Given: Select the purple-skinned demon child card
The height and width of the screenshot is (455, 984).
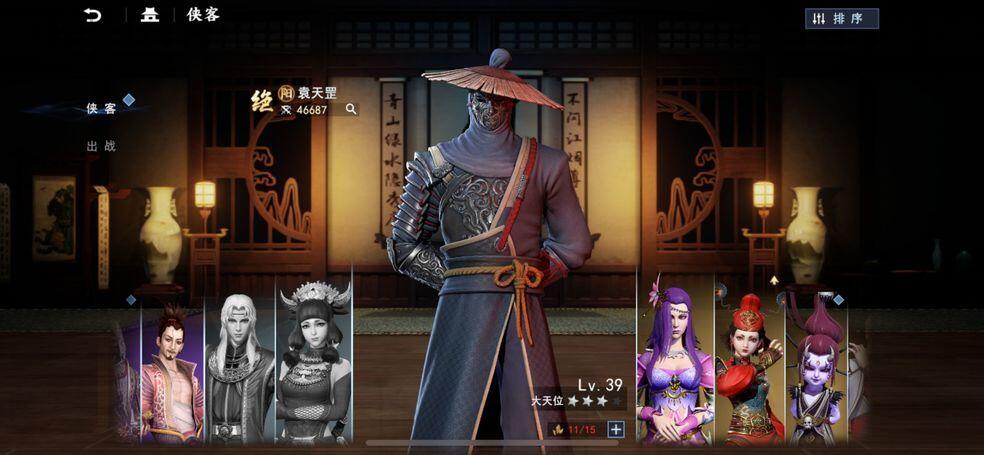Looking at the screenshot, I should point(817,370).
